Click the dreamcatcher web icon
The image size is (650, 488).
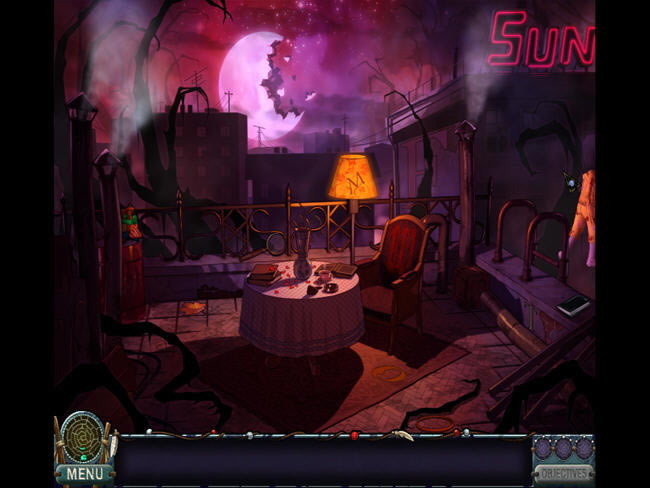click(82, 437)
